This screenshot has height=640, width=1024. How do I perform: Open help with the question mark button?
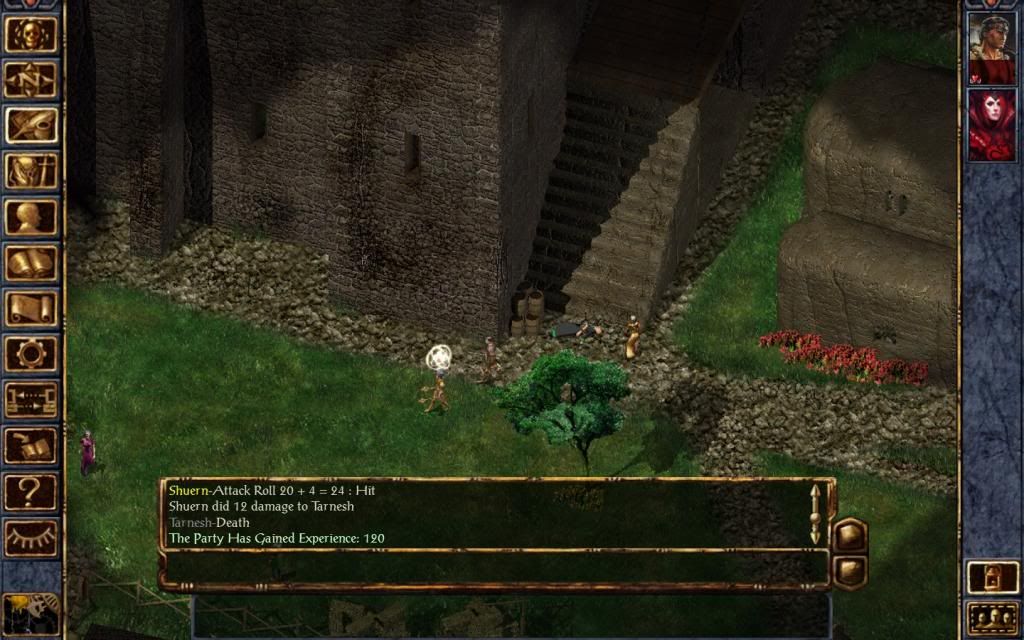tap(31, 492)
